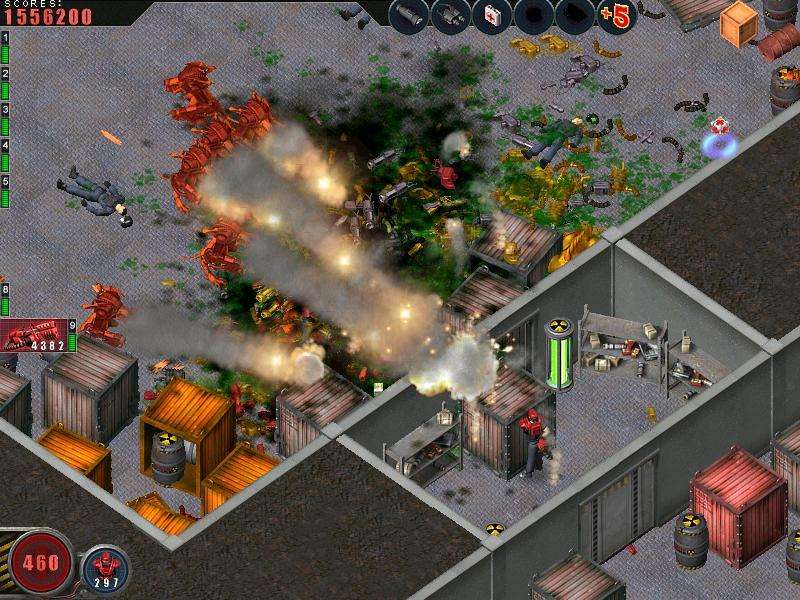The width and height of the screenshot is (800, 600).
Task: Pick weapon slot 8
Action: pyautogui.click(x=5, y=301)
